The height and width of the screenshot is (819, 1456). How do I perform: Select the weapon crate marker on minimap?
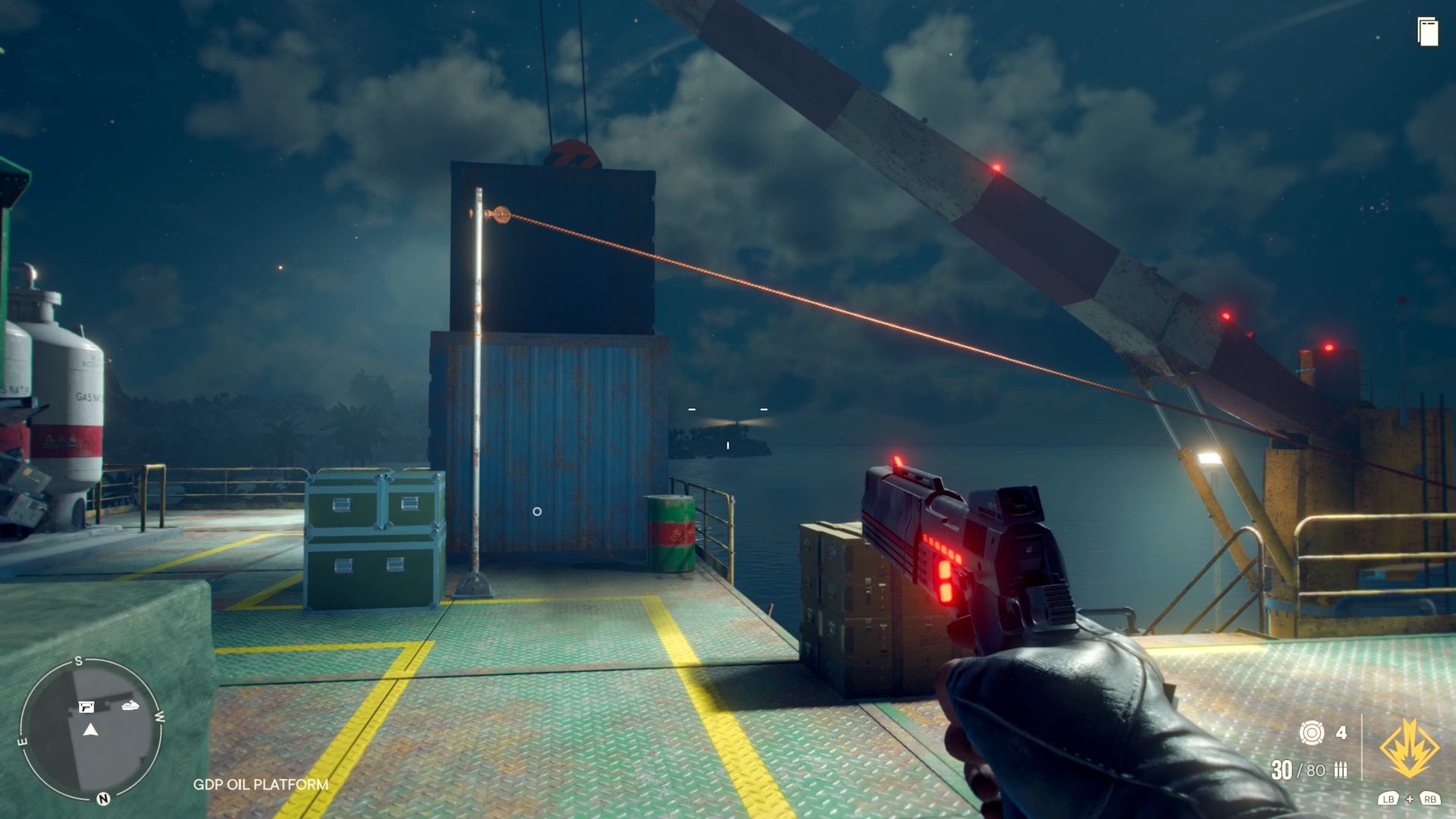(86, 707)
